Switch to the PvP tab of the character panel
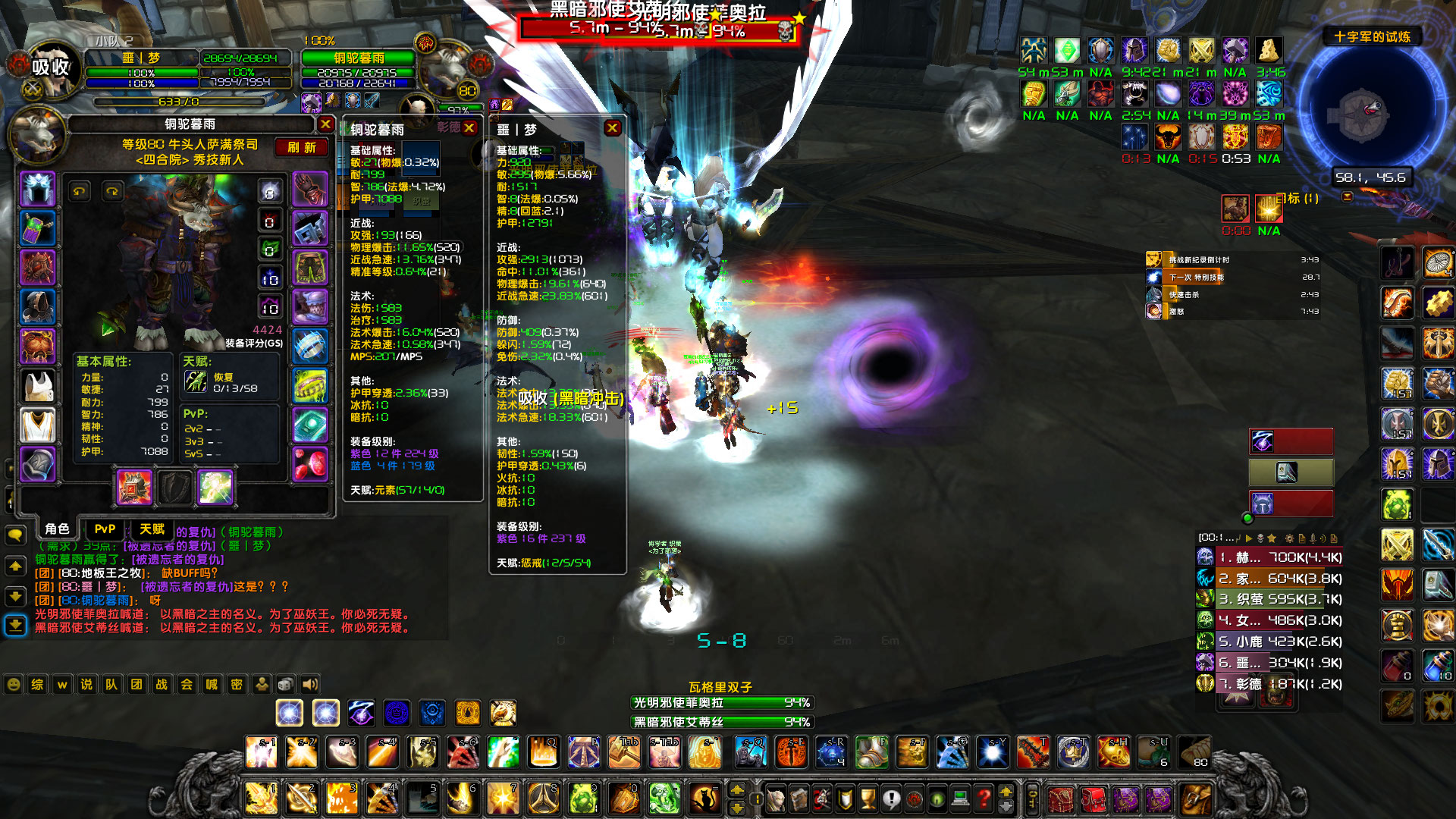1456x819 pixels. pyautogui.click(x=104, y=529)
